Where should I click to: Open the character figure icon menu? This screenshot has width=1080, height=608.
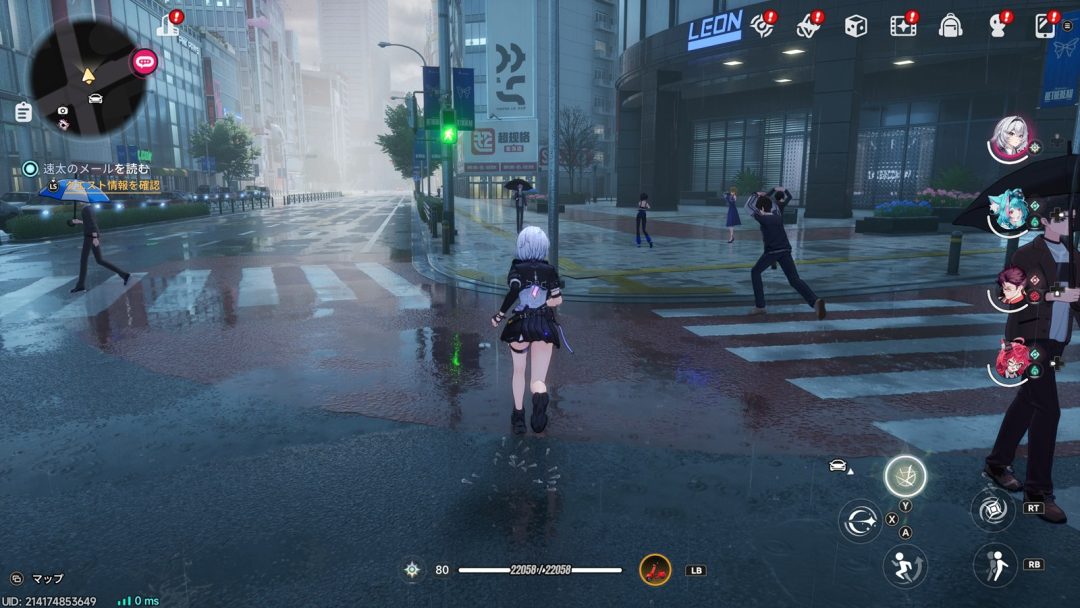(997, 26)
